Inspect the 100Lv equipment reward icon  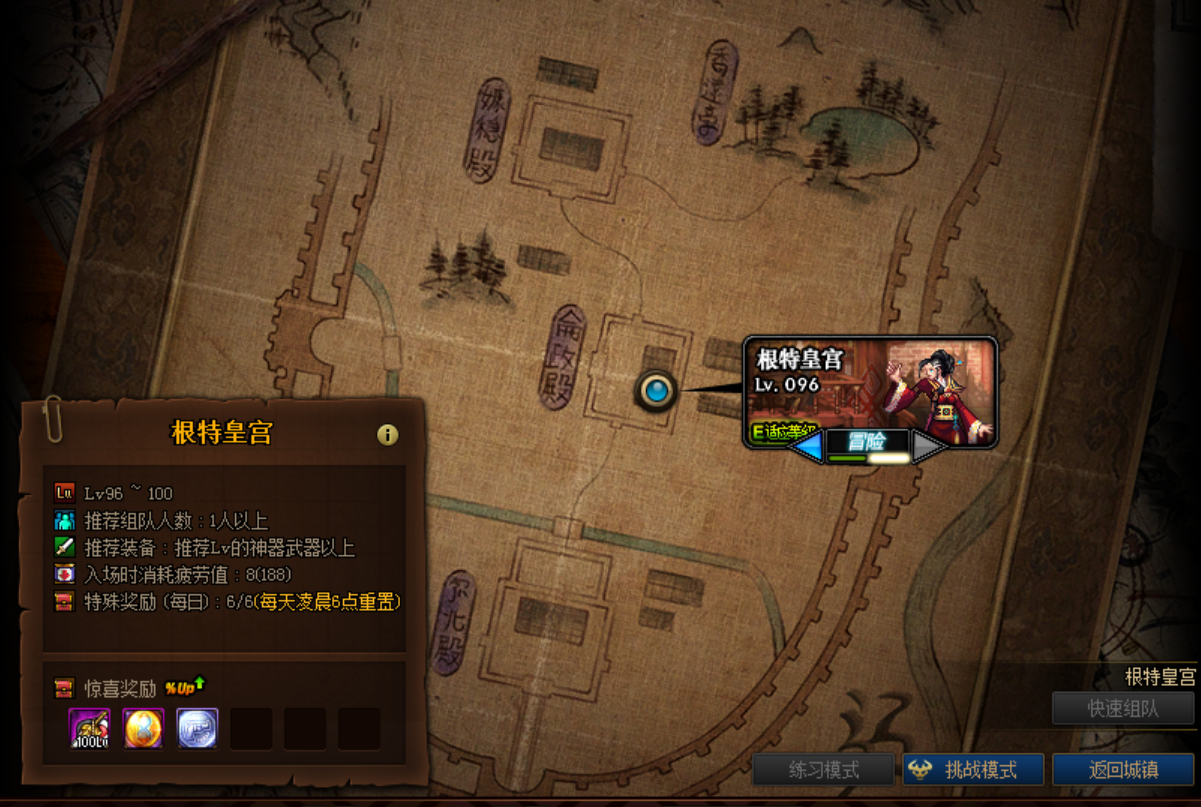(89, 728)
